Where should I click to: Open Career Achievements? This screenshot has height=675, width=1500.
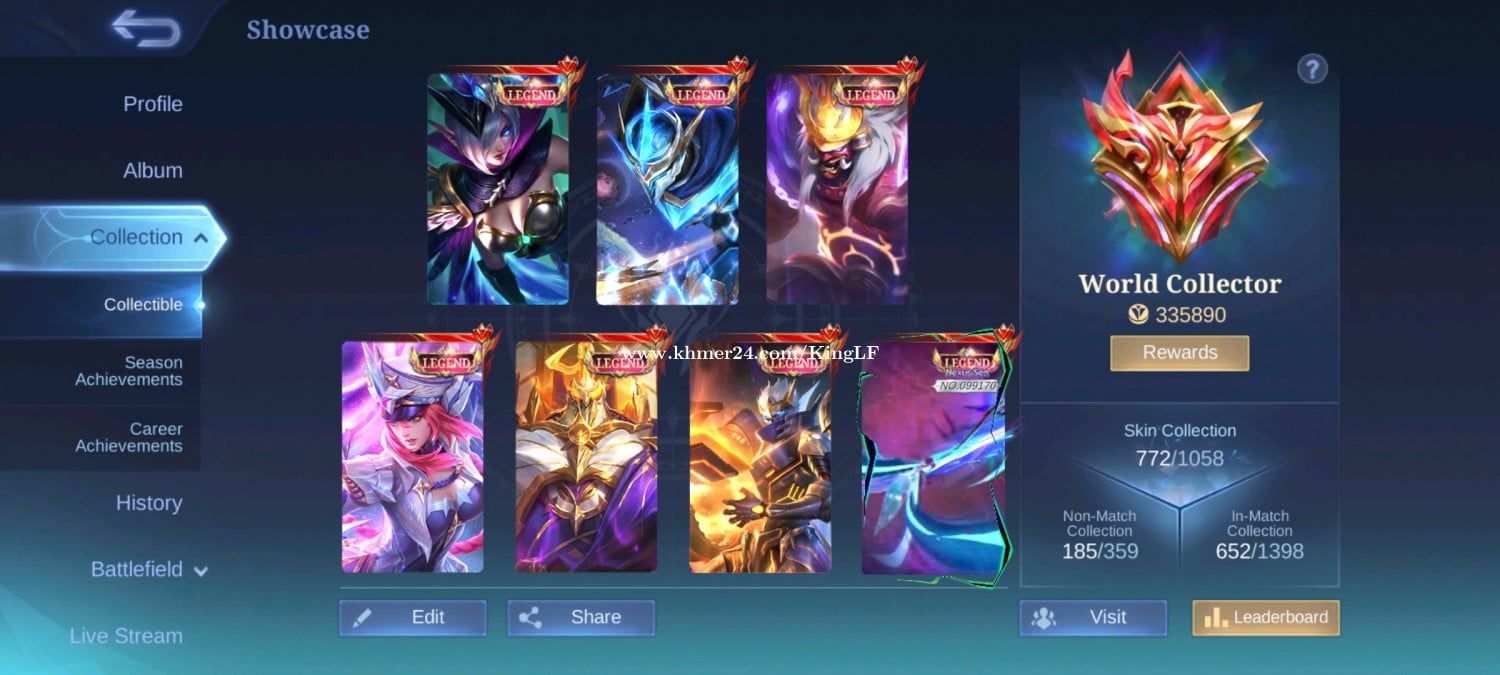coord(128,438)
